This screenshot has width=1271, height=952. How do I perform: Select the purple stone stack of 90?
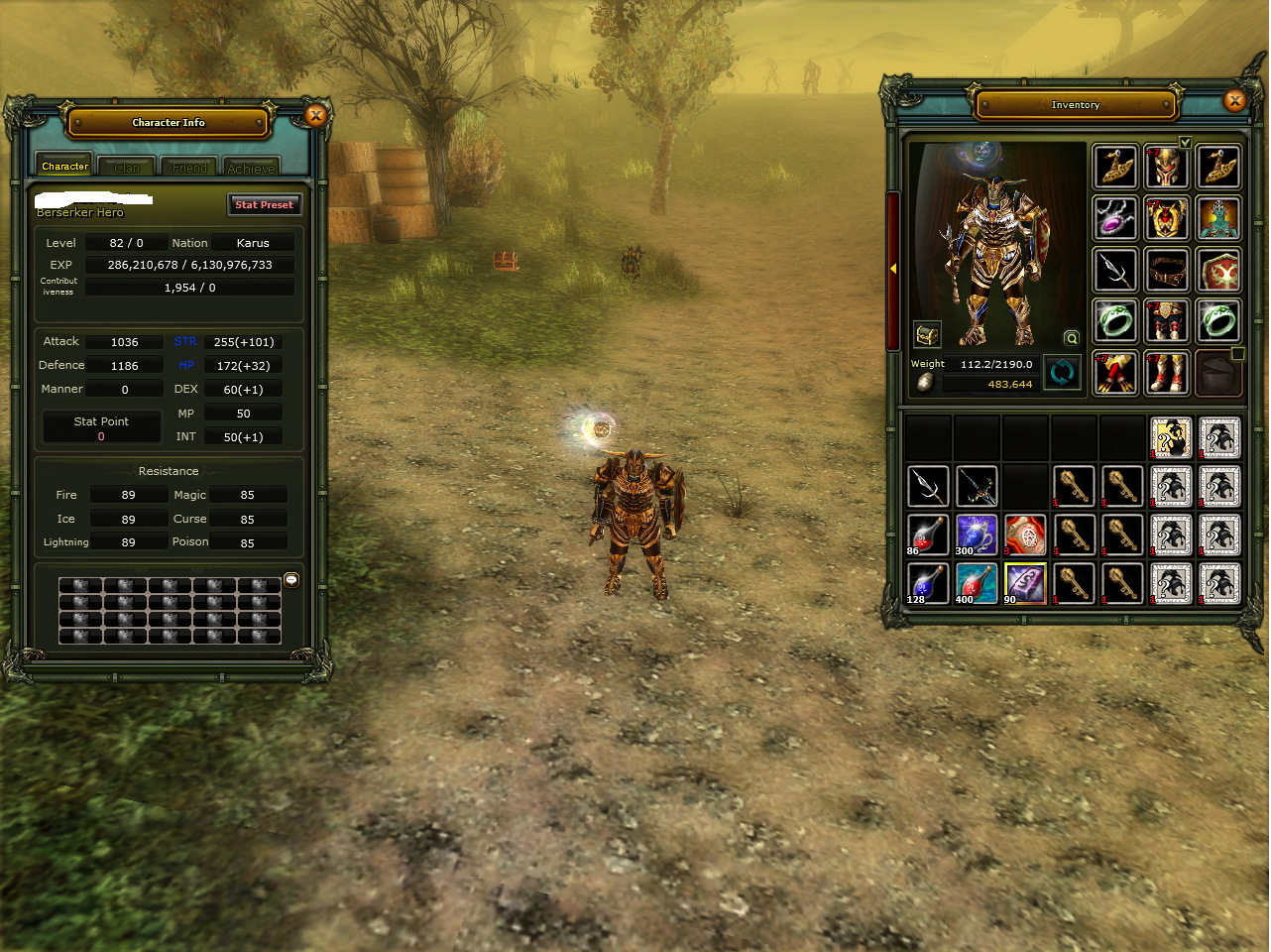point(1025,584)
